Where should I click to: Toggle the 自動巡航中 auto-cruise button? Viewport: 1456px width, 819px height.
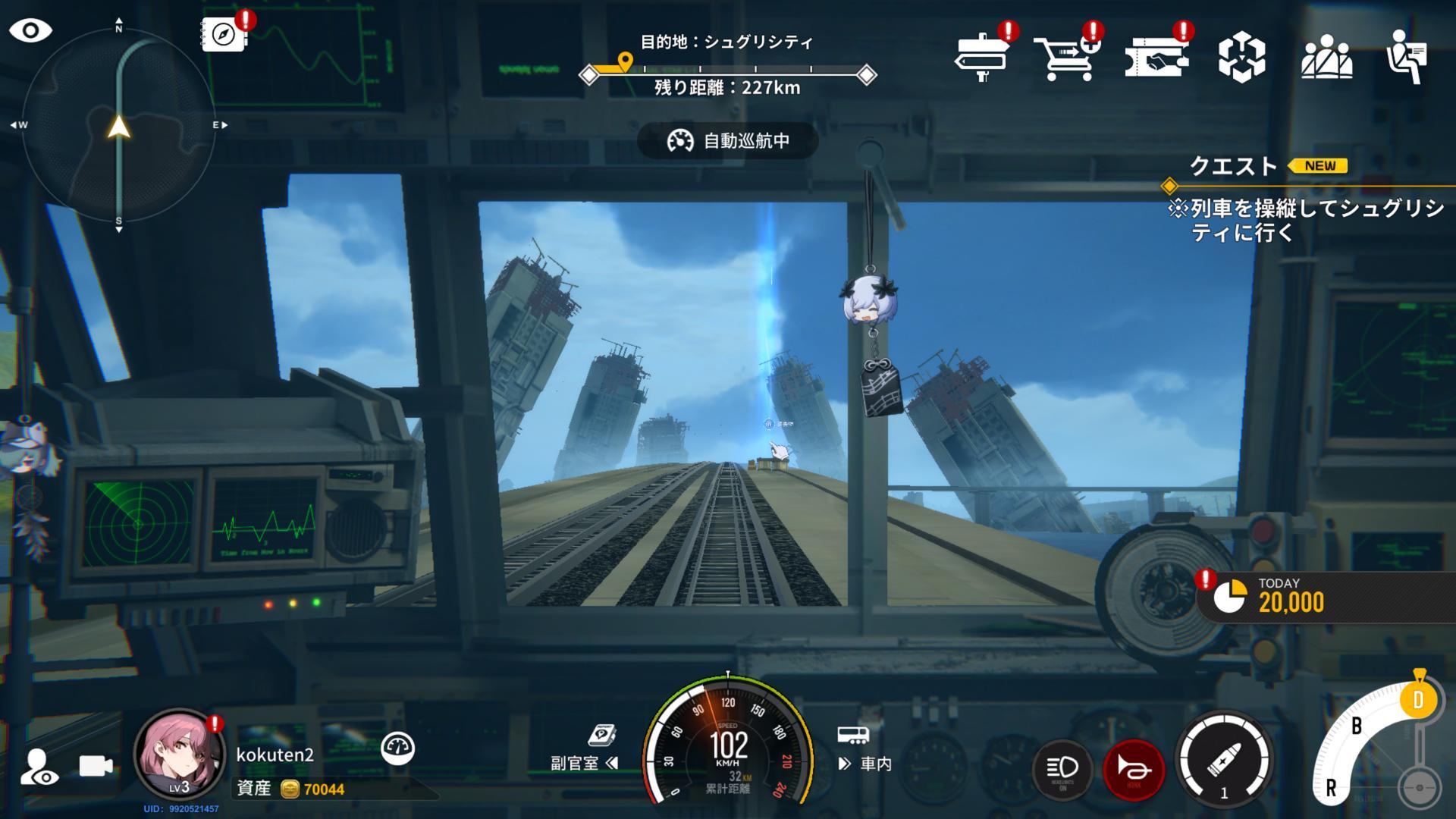tap(728, 141)
